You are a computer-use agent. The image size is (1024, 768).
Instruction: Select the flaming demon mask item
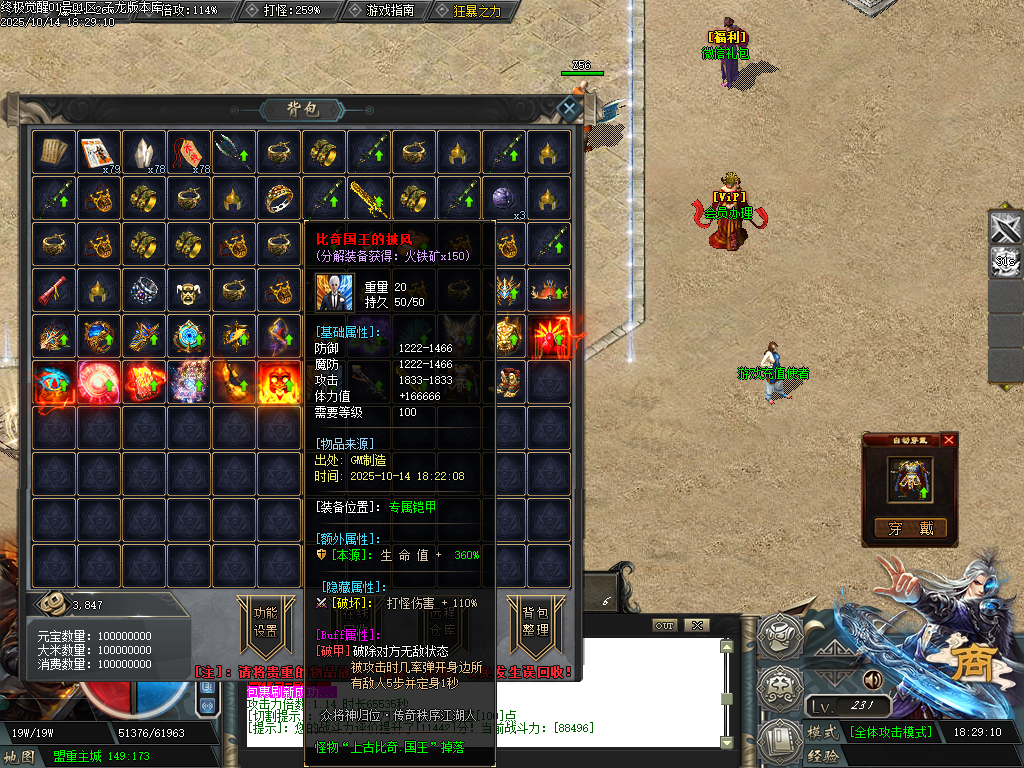click(279, 381)
